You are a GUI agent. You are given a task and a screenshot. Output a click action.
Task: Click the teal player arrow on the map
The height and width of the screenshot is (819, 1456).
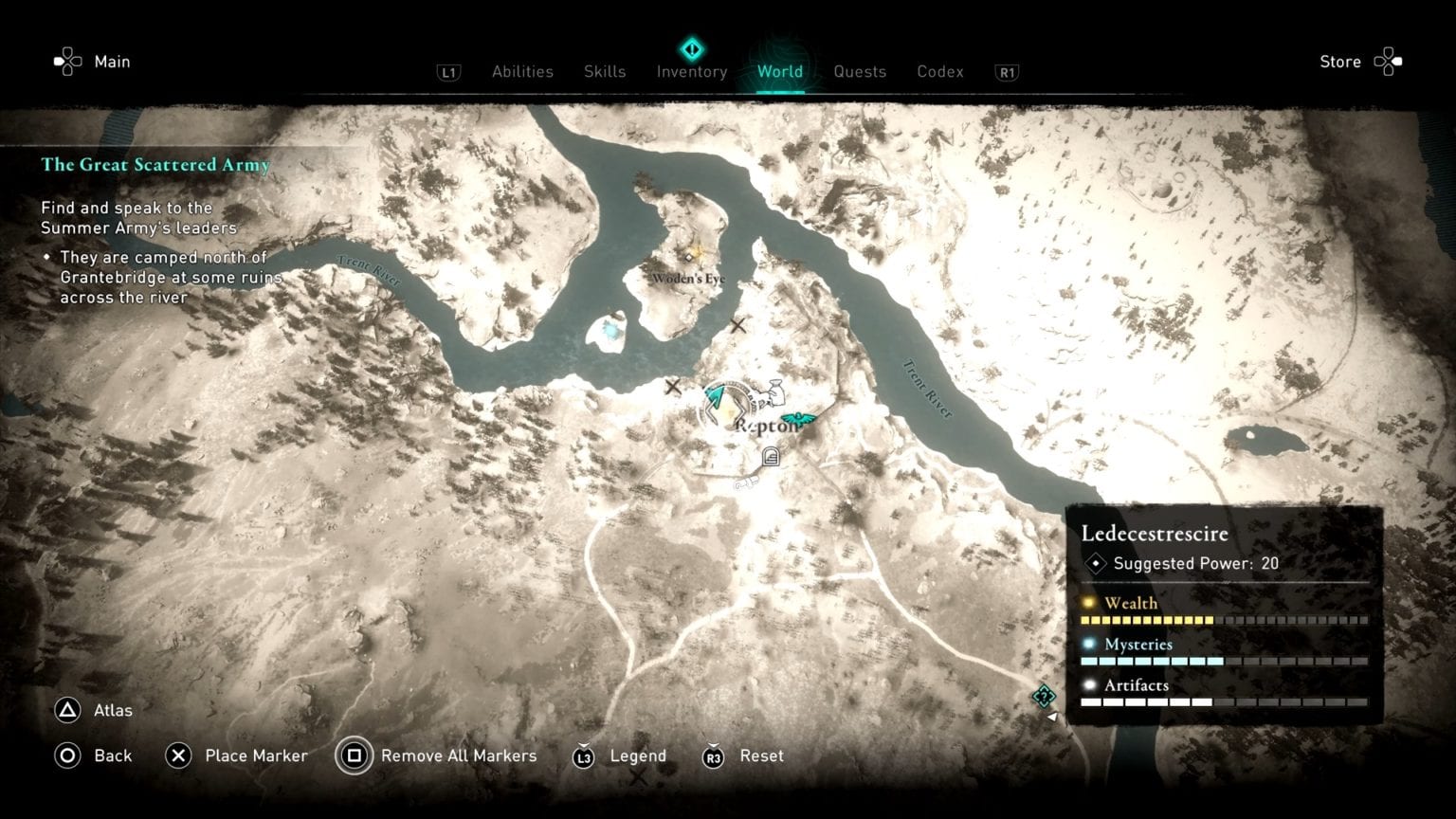point(714,396)
